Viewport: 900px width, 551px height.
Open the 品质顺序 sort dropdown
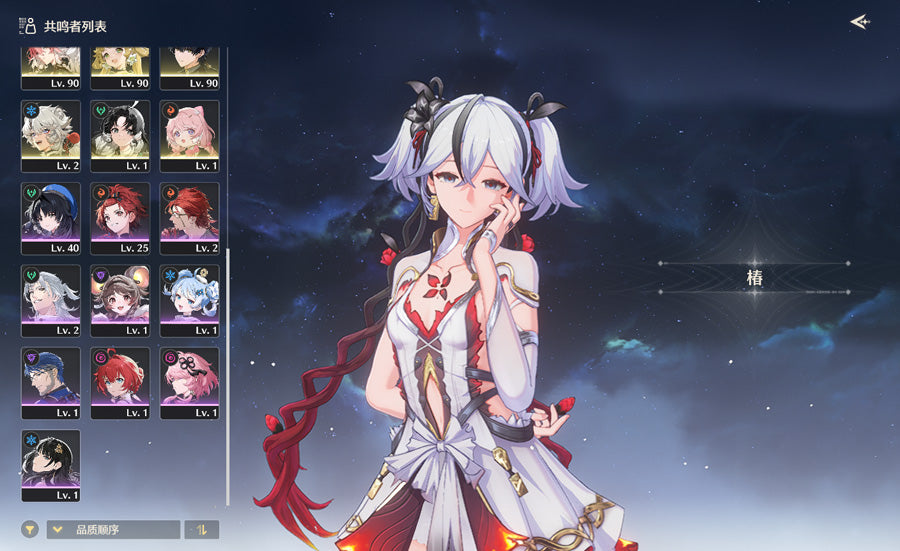coord(114,530)
